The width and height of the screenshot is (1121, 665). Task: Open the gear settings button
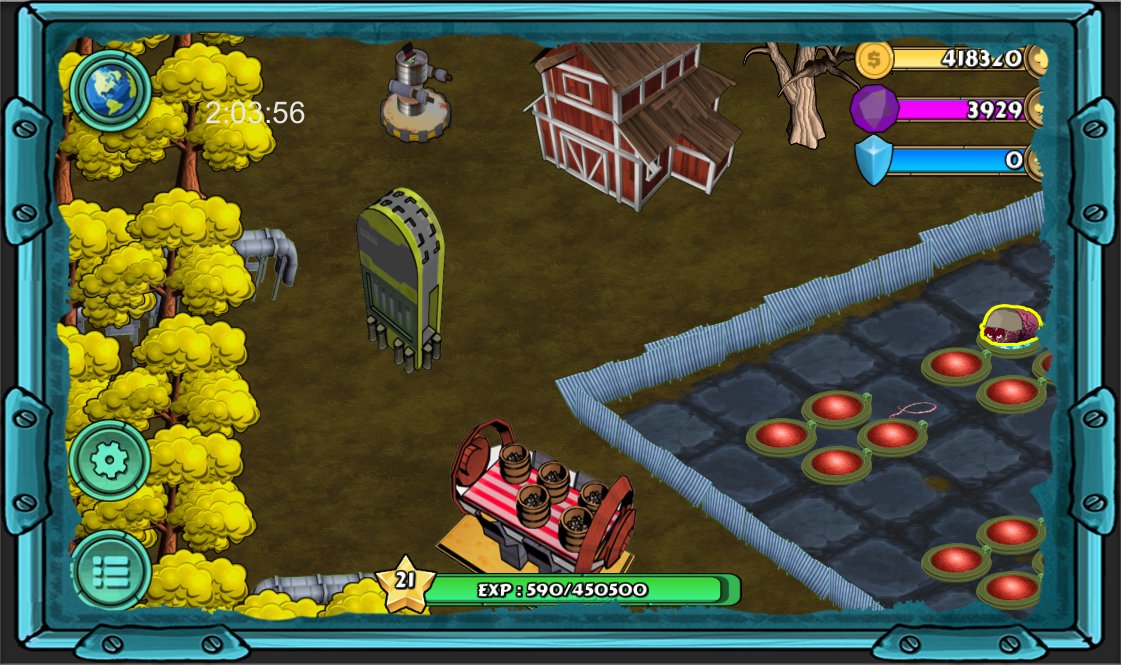110,461
